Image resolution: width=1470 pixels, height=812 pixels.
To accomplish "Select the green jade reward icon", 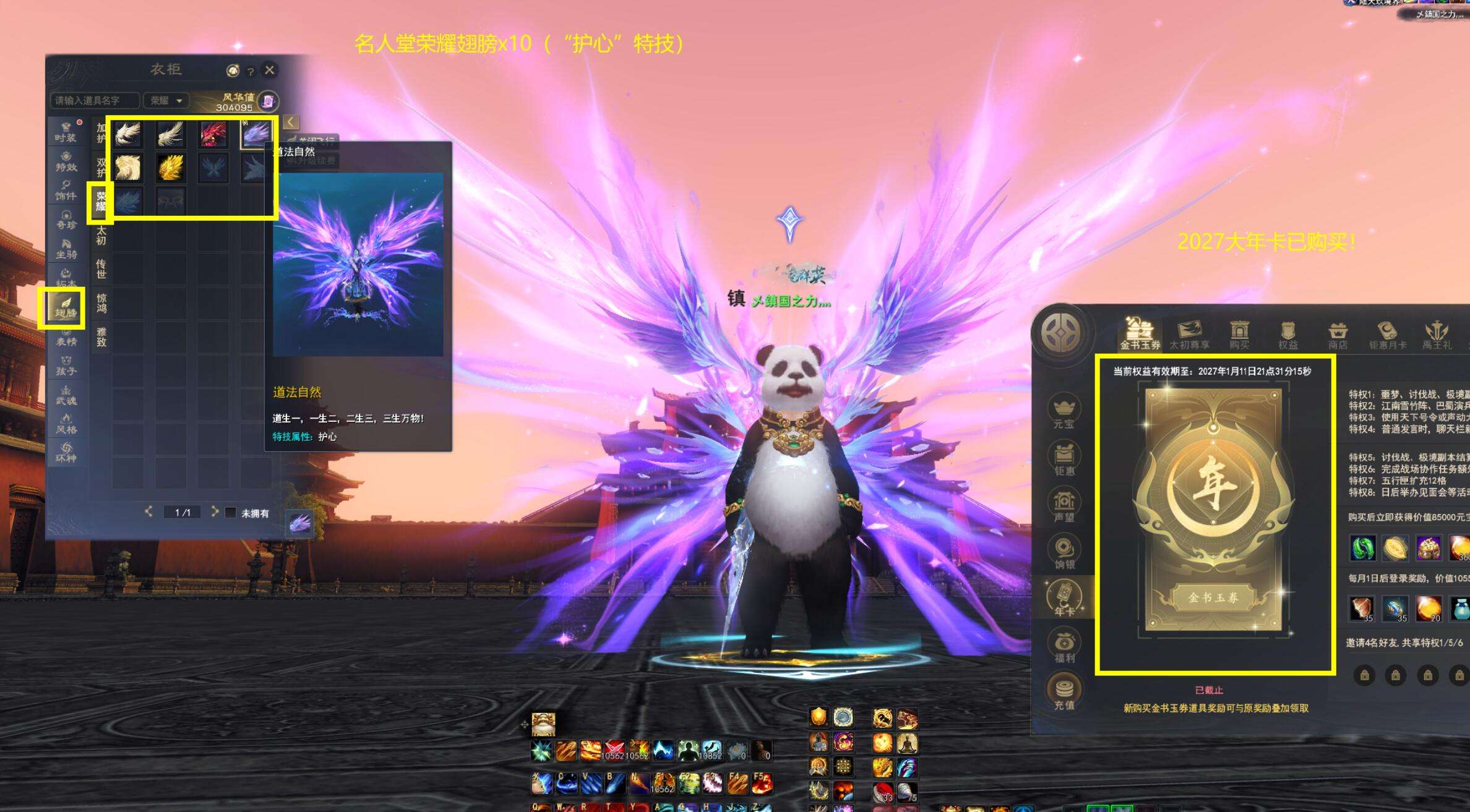I will (1362, 548).
